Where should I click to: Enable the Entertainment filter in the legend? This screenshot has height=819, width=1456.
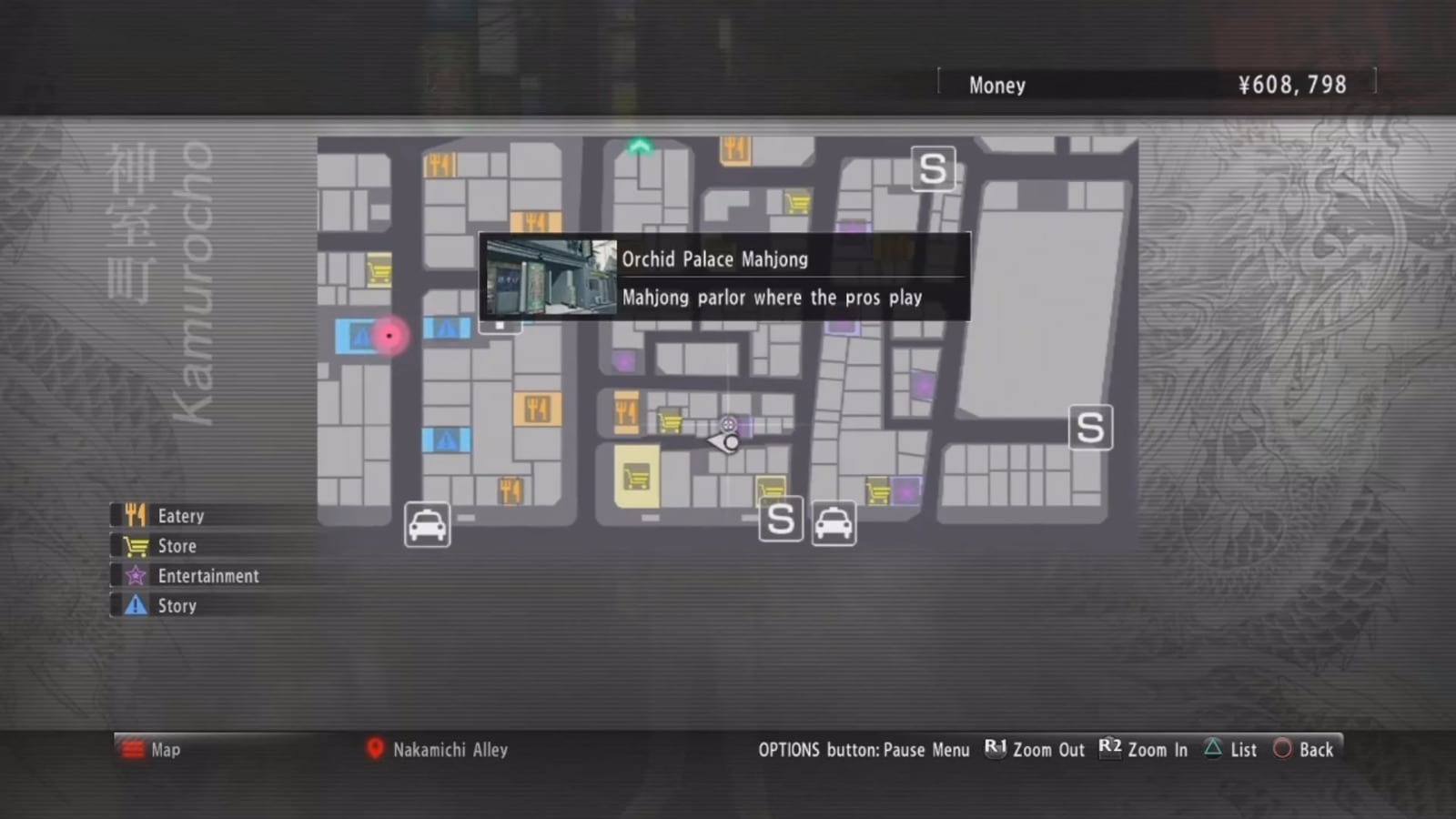pyautogui.click(x=208, y=575)
